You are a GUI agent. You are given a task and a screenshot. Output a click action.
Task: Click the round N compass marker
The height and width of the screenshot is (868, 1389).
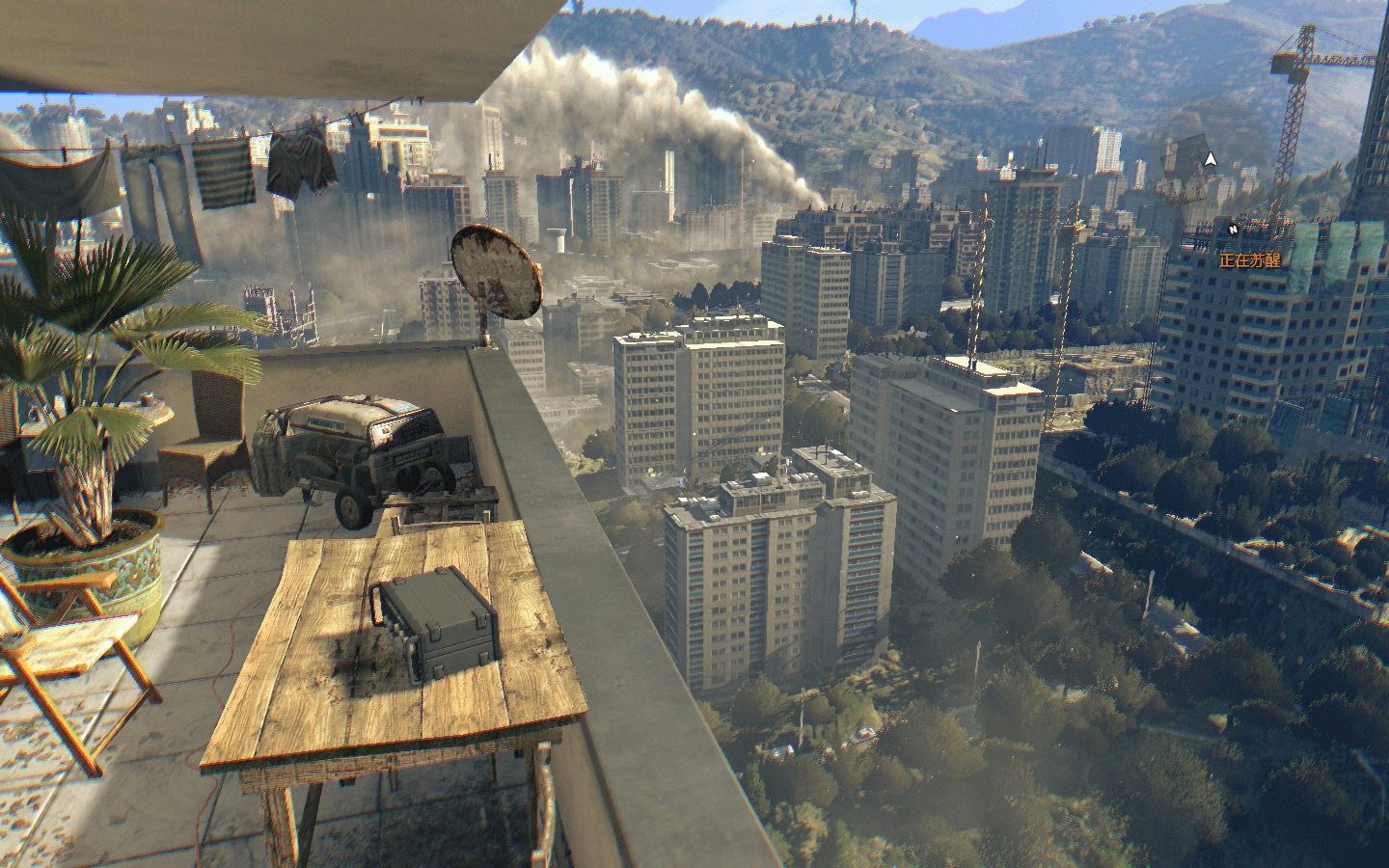(1233, 230)
